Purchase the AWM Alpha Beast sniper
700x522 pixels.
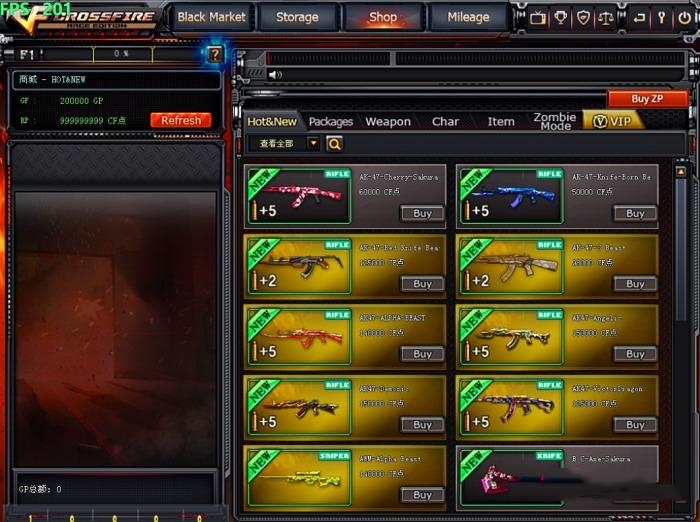click(x=423, y=495)
